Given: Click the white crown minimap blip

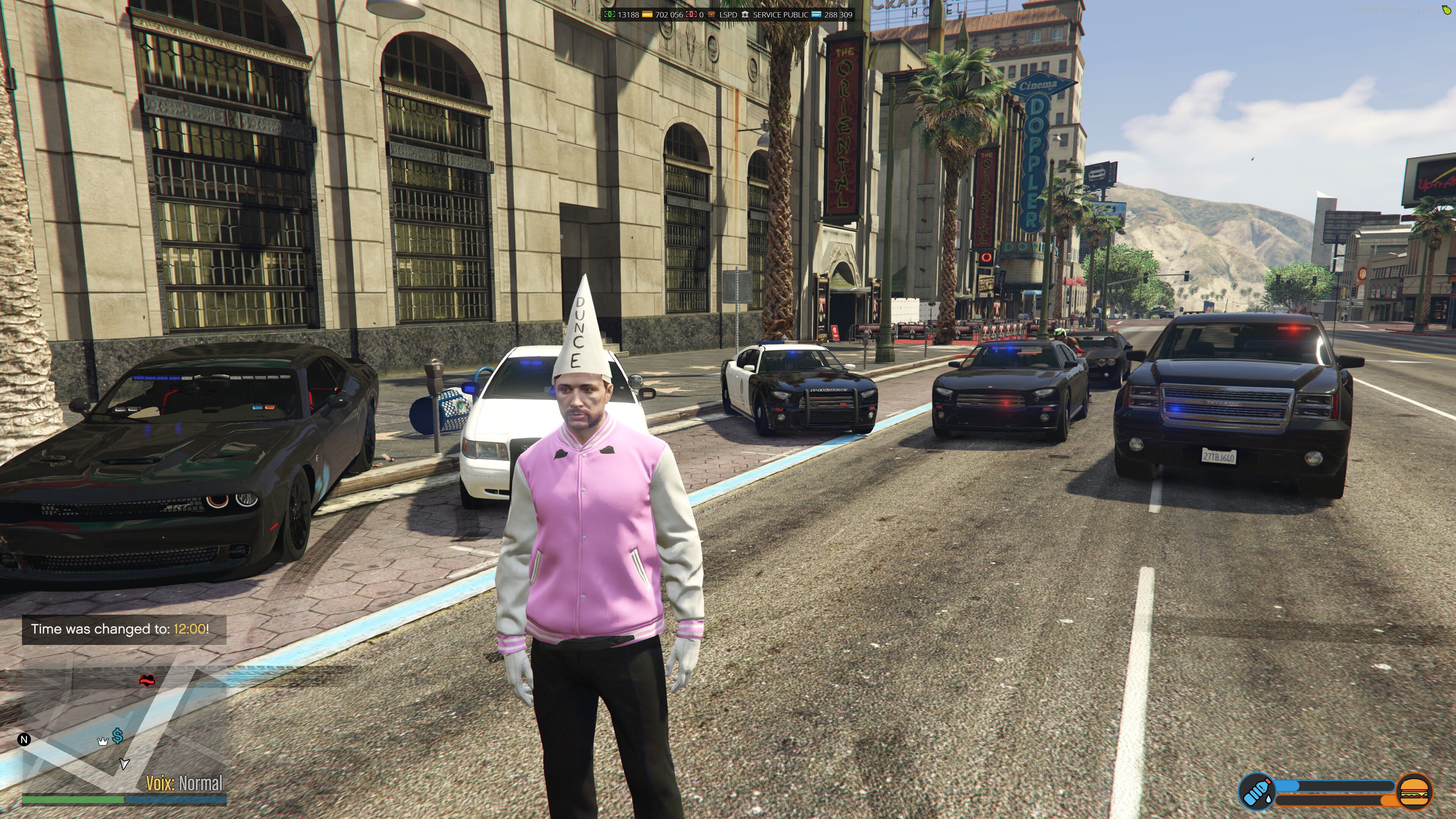Looking at the screenshot, I should point(103,742).
